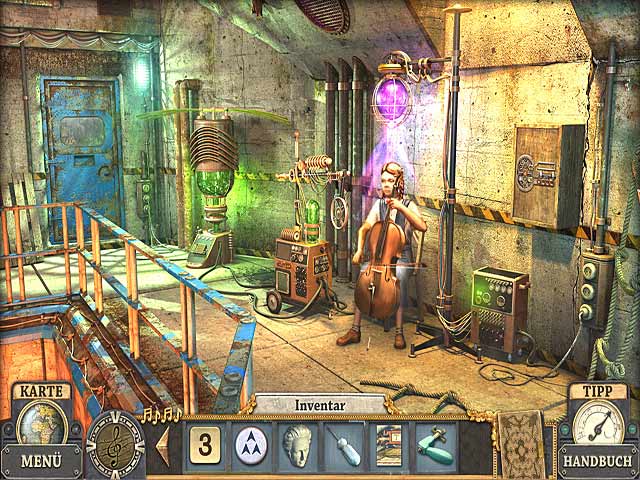Click the treble clef music medallion

(x=114, y=444)
